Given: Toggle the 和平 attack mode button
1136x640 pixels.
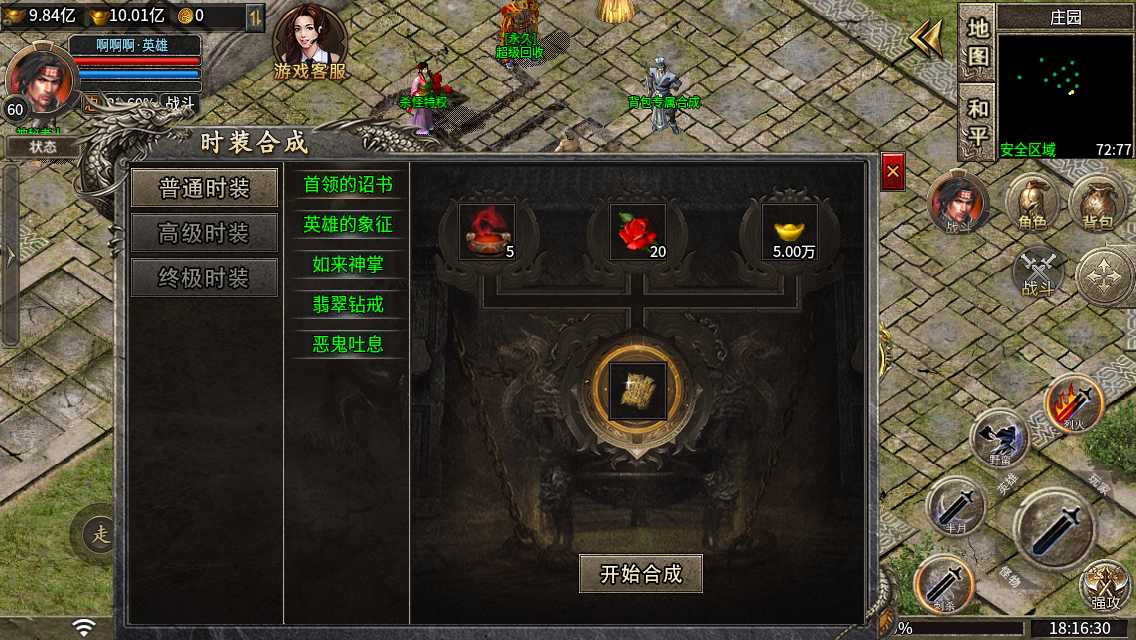Looking at the screenshot, I should click(977, 121).
